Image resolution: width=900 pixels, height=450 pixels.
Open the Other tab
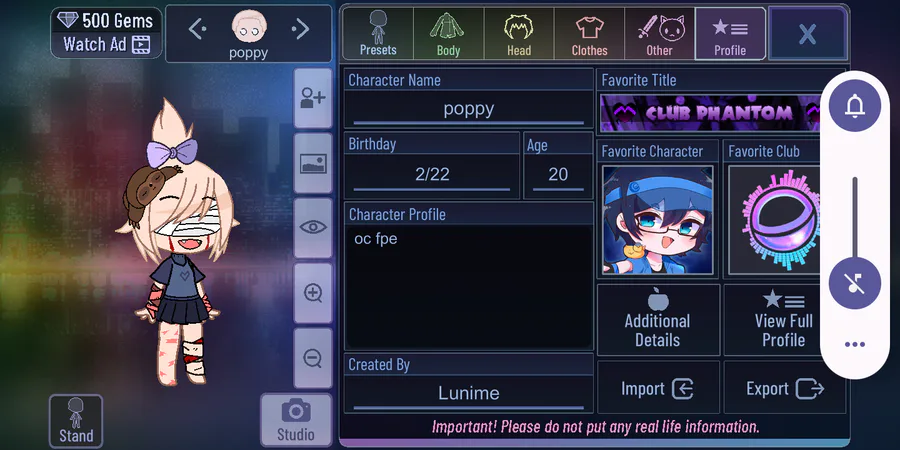coord(659,33)
